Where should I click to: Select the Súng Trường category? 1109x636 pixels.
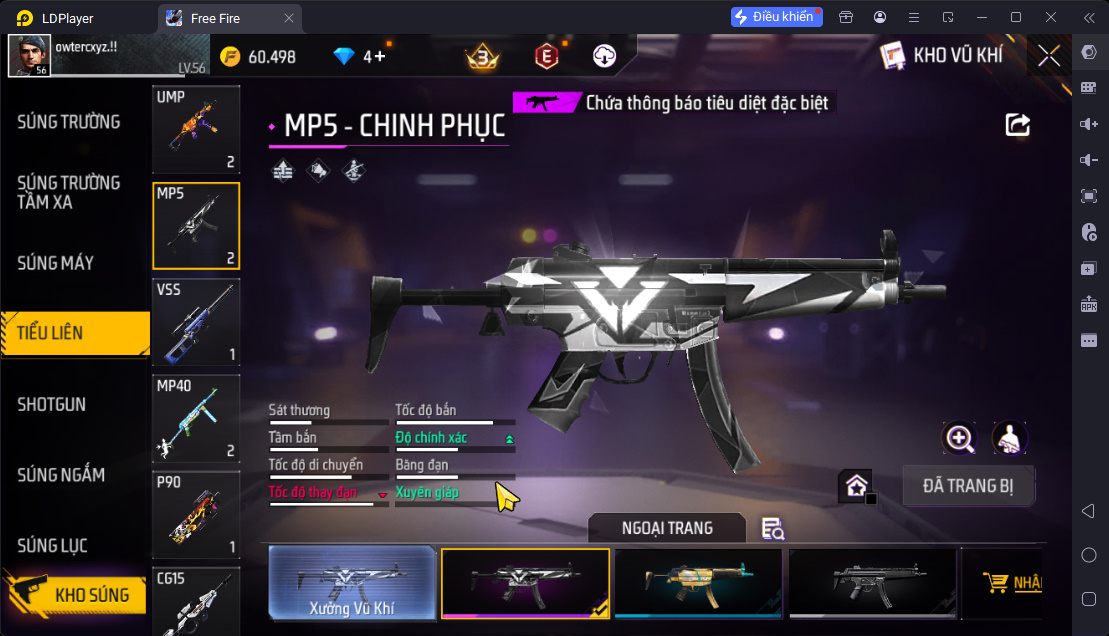[69, 122]
